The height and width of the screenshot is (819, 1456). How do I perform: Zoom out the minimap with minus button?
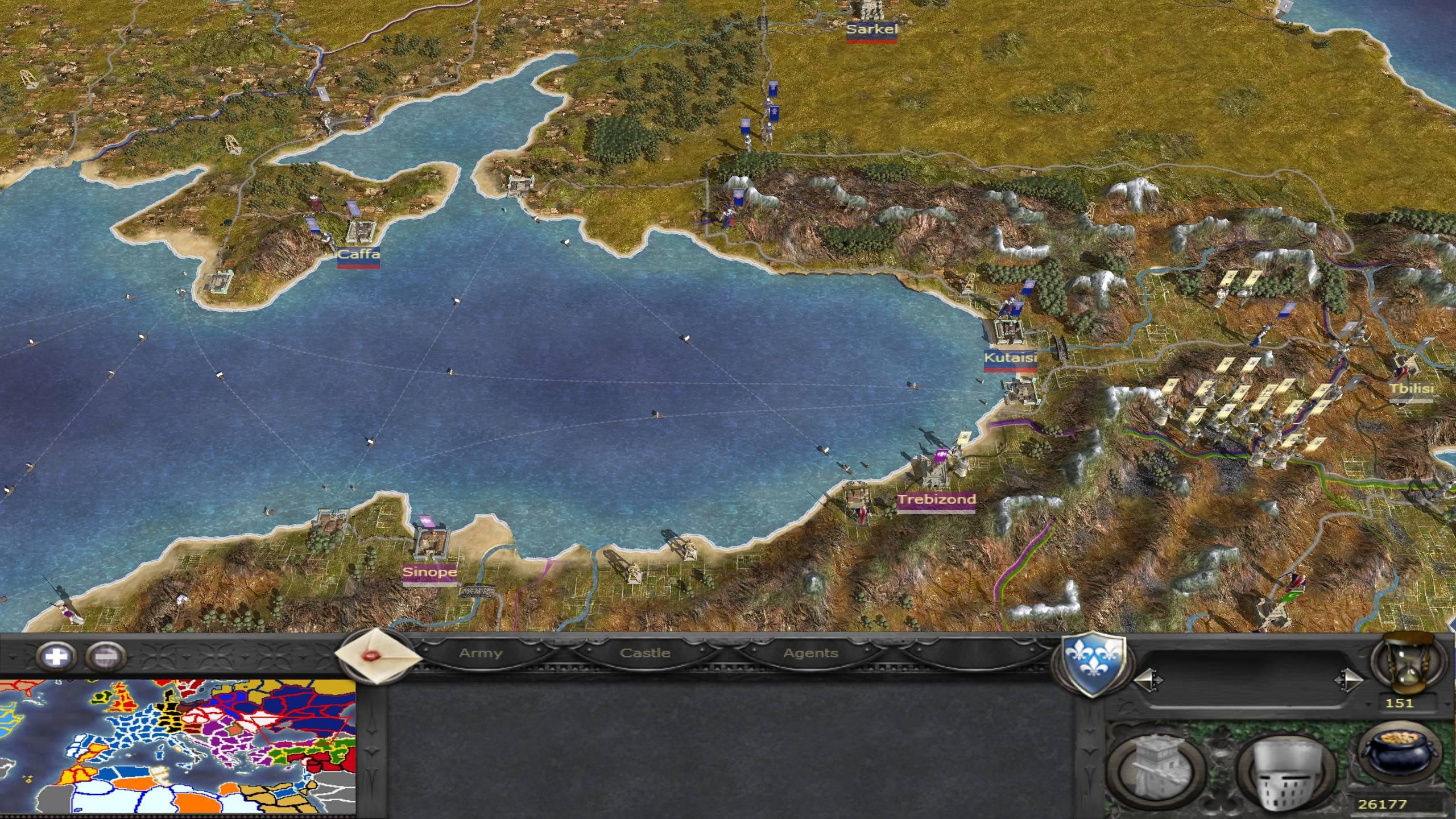click(106, 657)
